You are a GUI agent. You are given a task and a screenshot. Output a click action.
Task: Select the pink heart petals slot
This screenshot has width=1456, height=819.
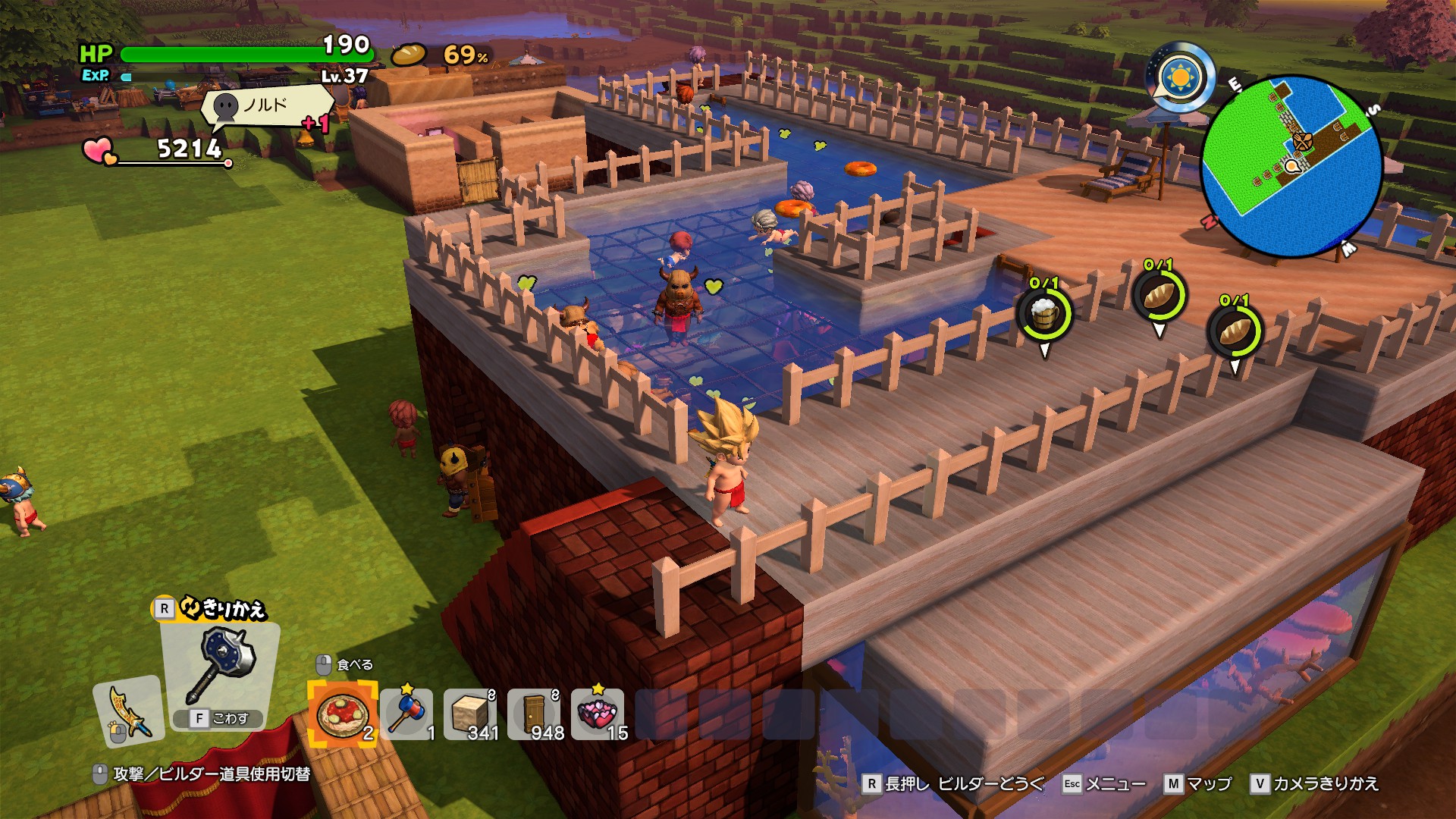click(x=598, y=714)
